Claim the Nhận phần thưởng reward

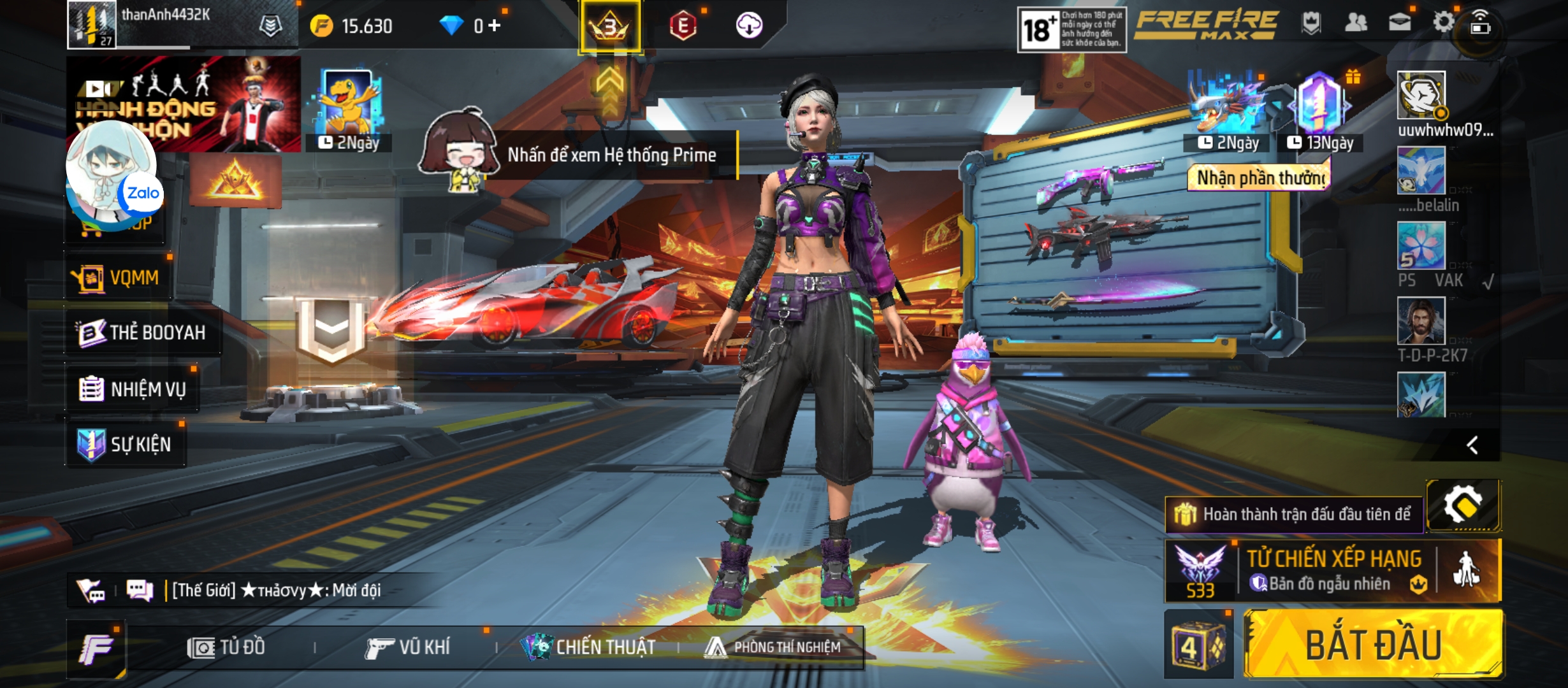[x=1259, y=178]
